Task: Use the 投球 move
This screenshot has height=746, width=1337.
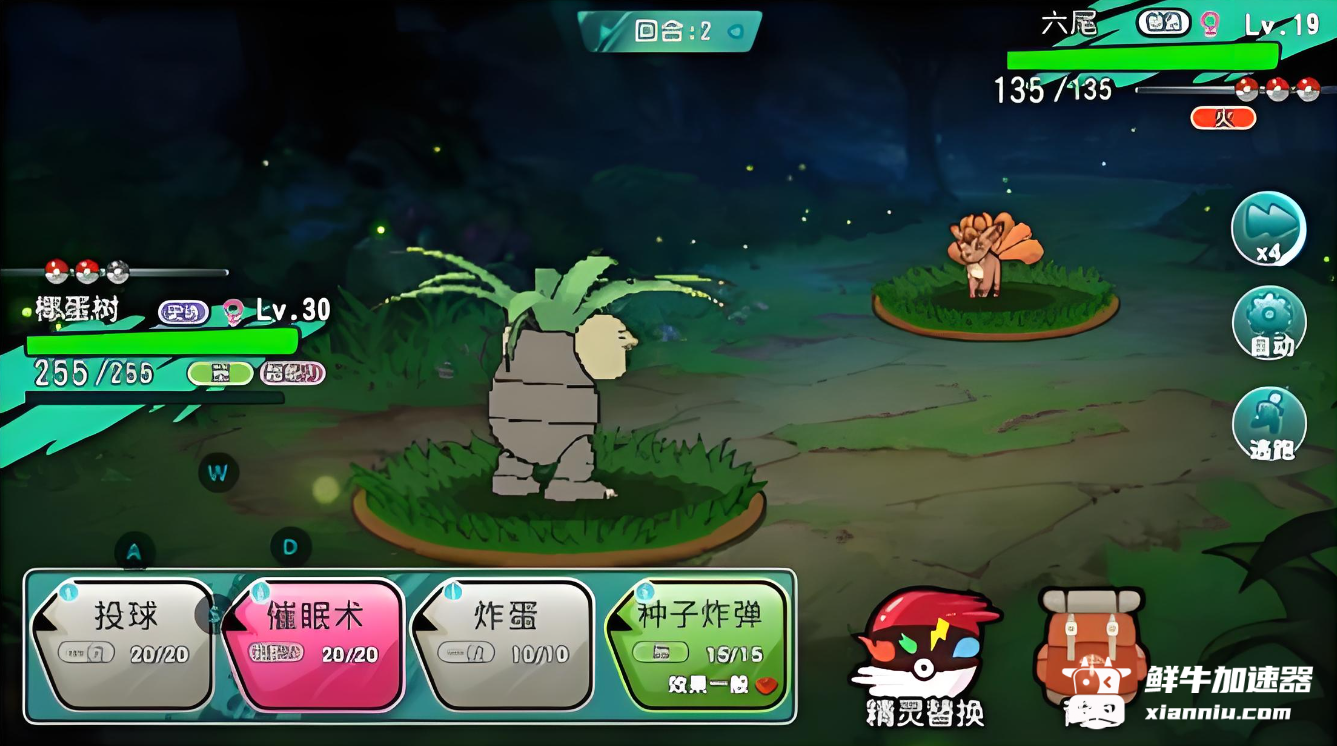Action: click(x=124, y=641)
